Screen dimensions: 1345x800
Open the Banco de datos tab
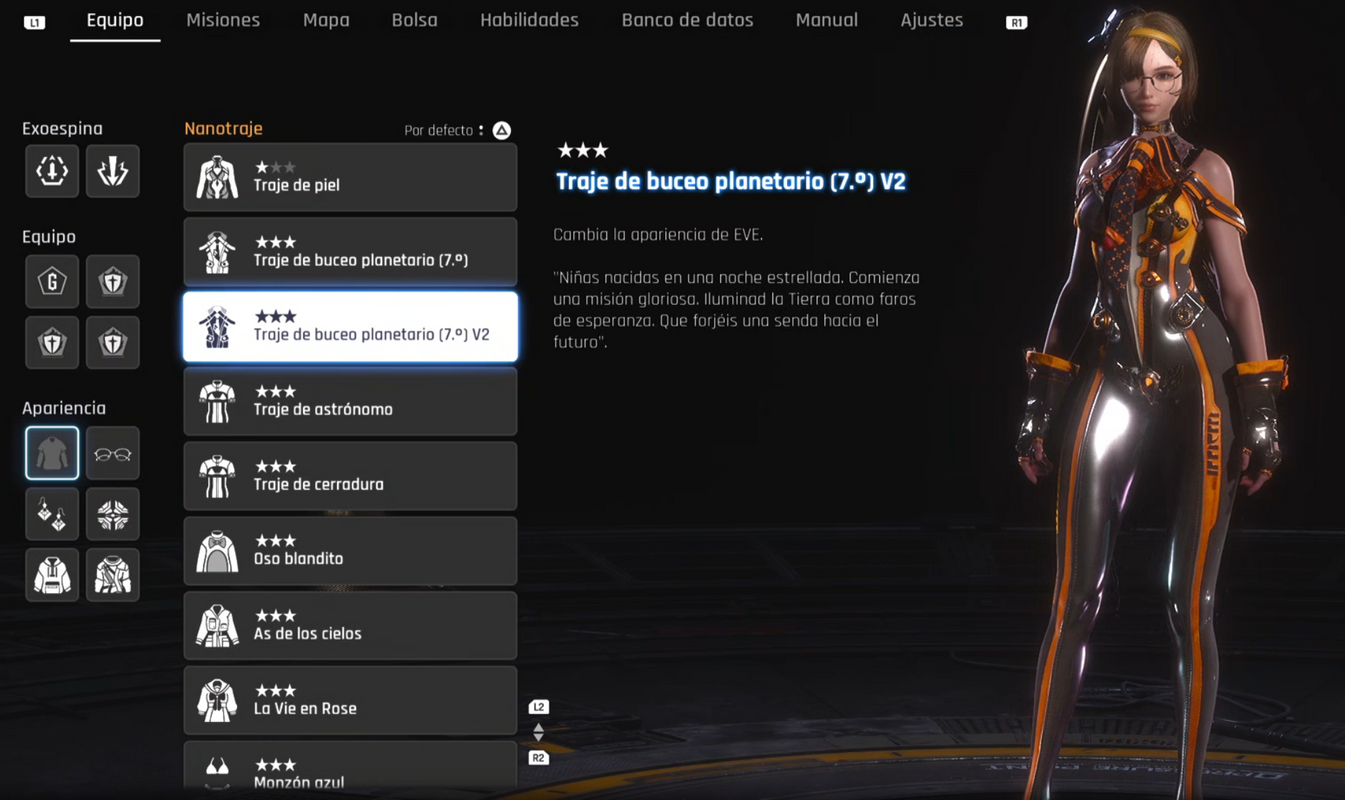tap(687, 19)
